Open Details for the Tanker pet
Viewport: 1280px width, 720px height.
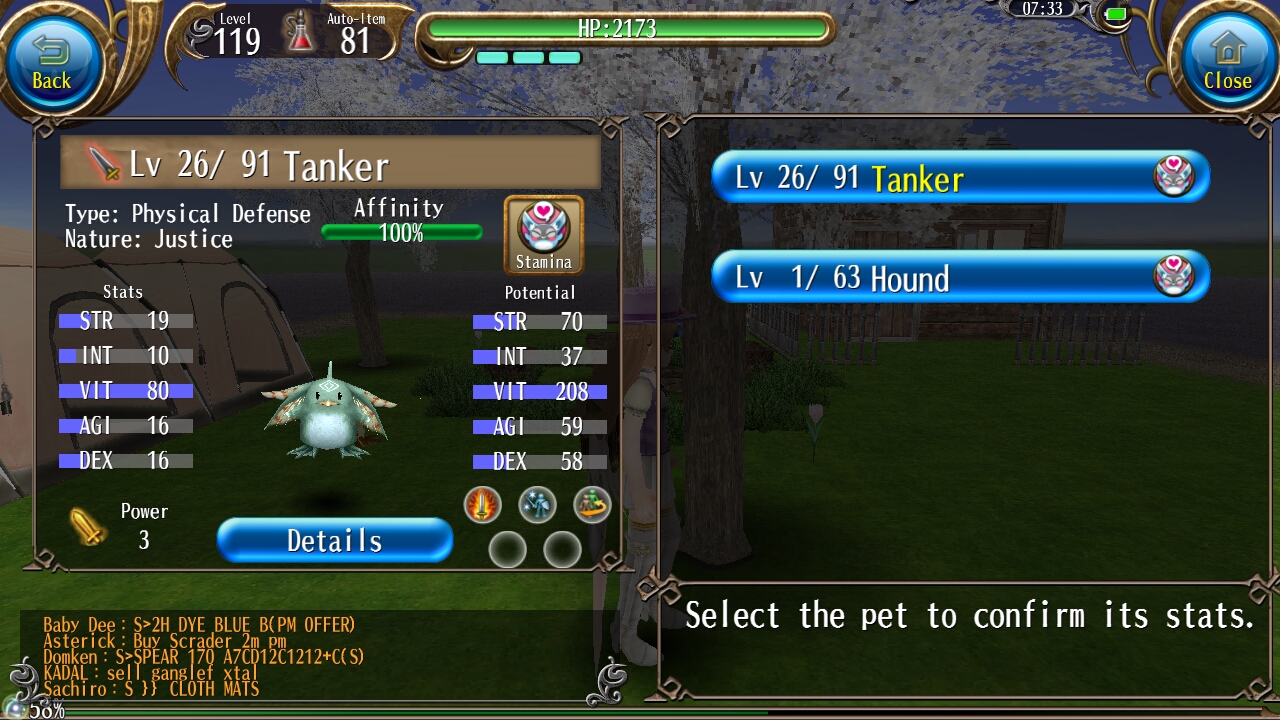(x=334, y=540)
